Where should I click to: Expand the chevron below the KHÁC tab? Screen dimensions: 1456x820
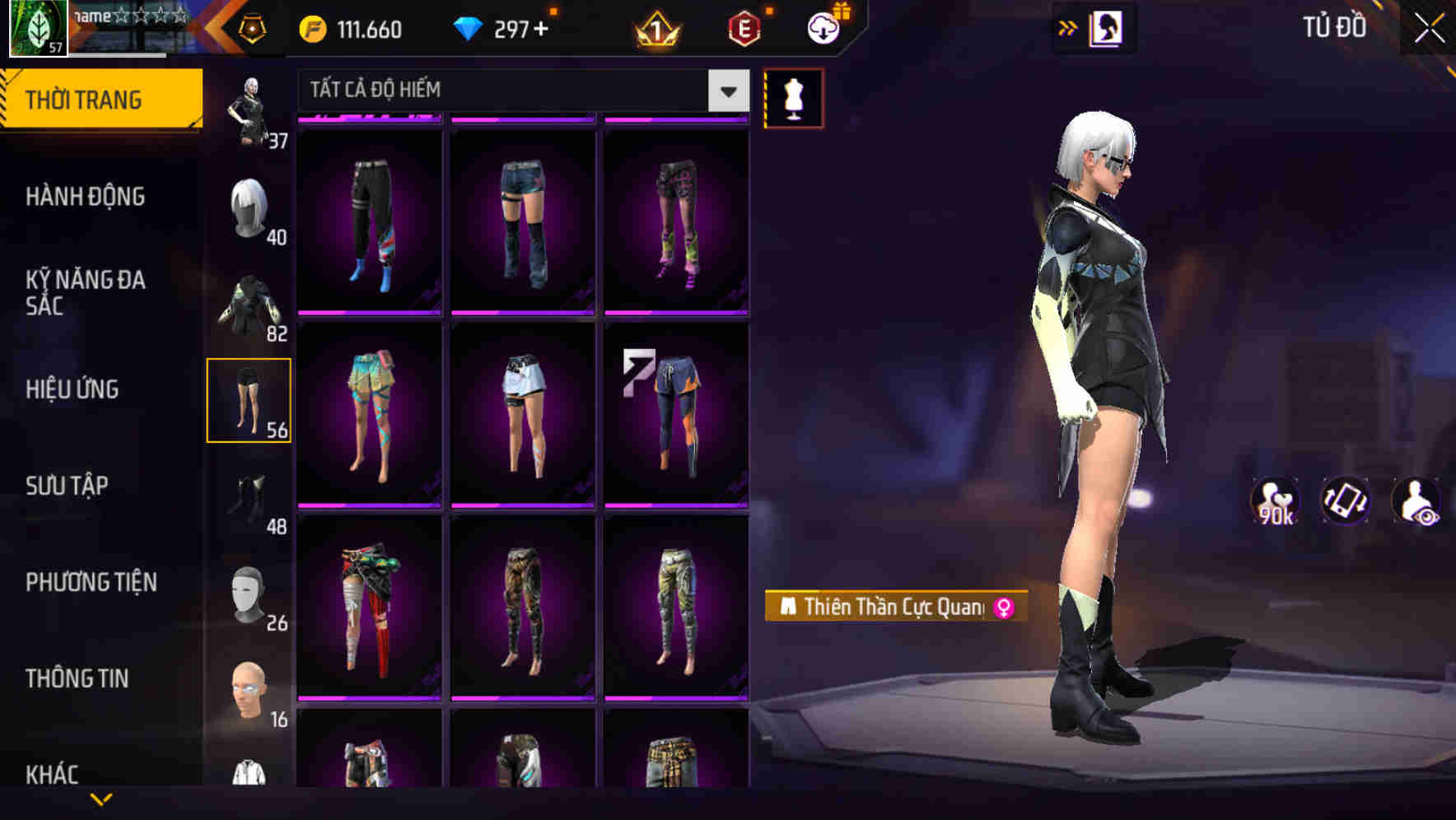102,799
